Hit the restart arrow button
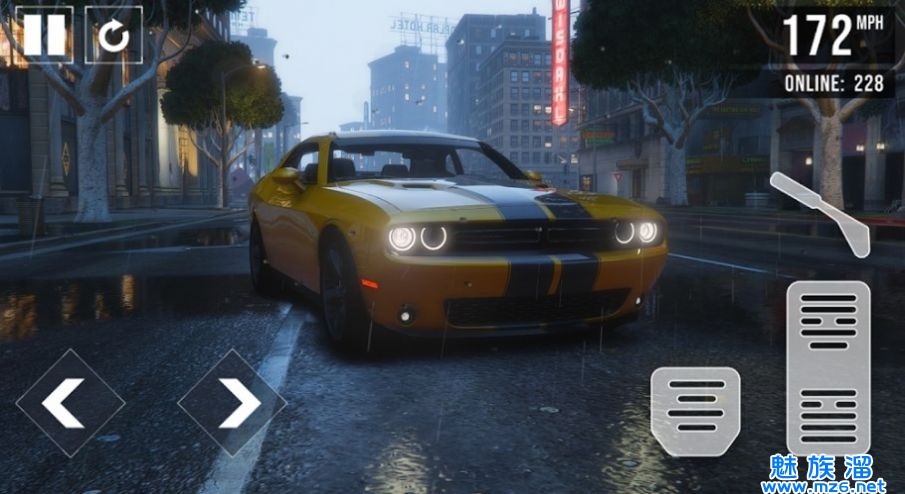This screenshot has height=494, width=905. (113, 35)
